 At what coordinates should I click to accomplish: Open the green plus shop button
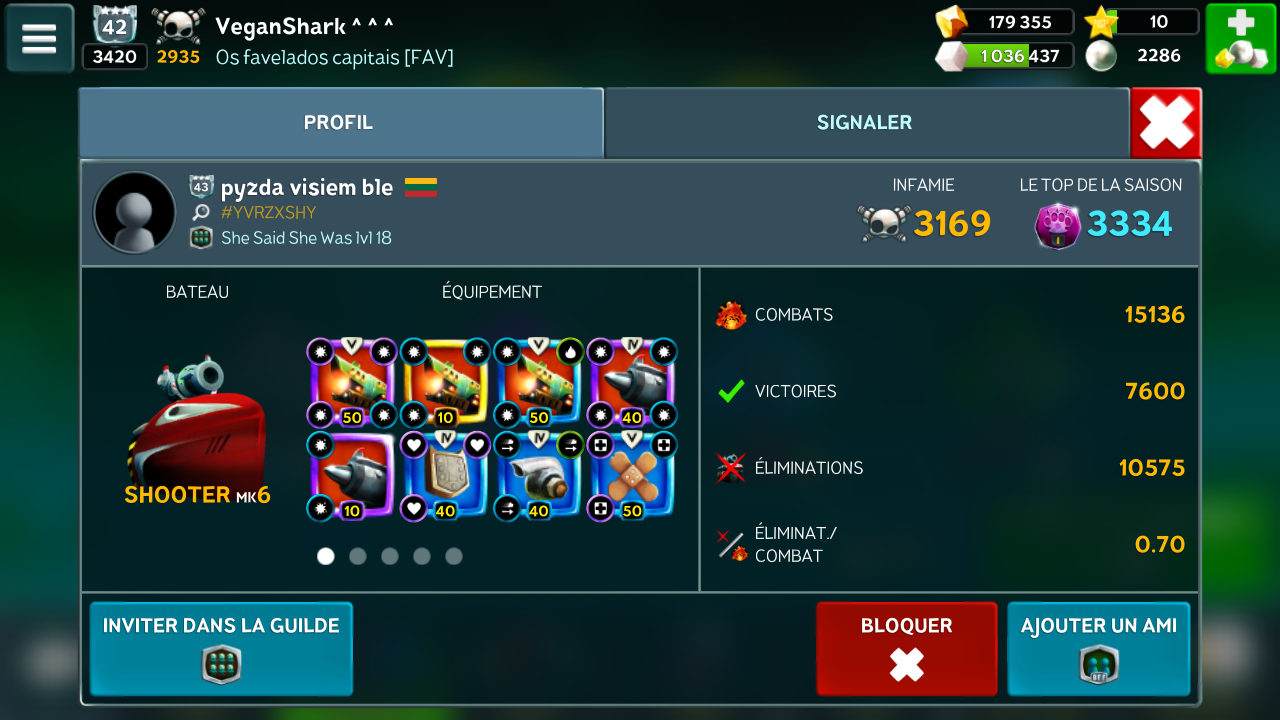[x=1240, y=38]
